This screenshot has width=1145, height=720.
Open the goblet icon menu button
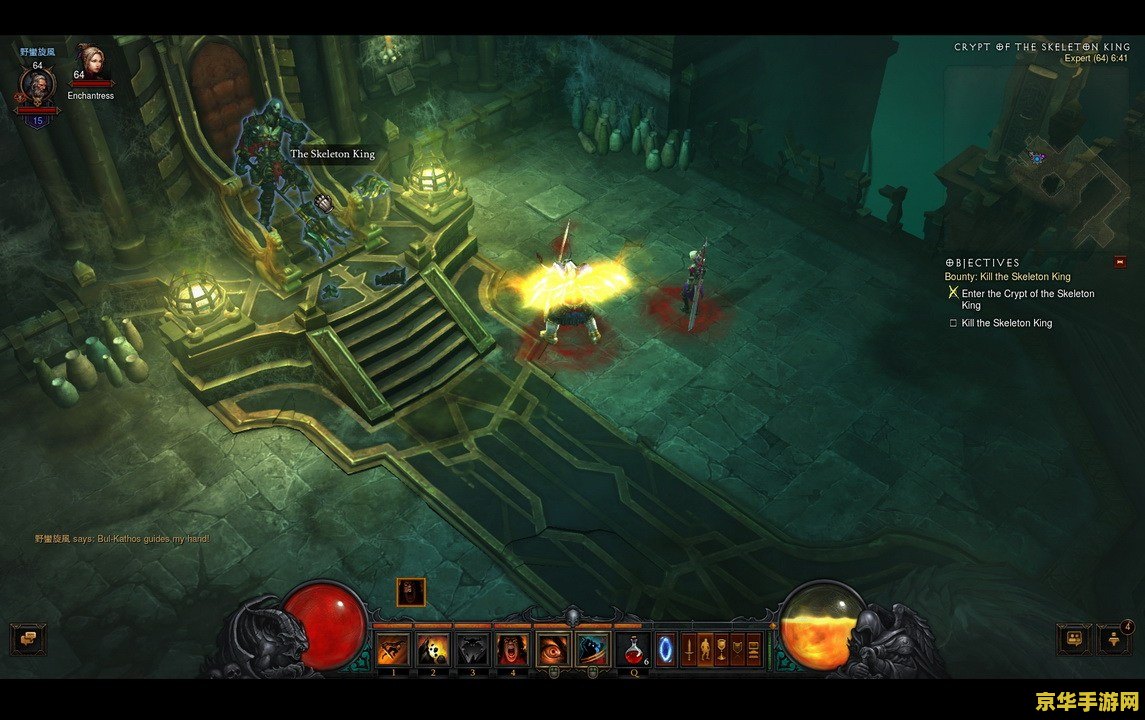click(721, 650)
